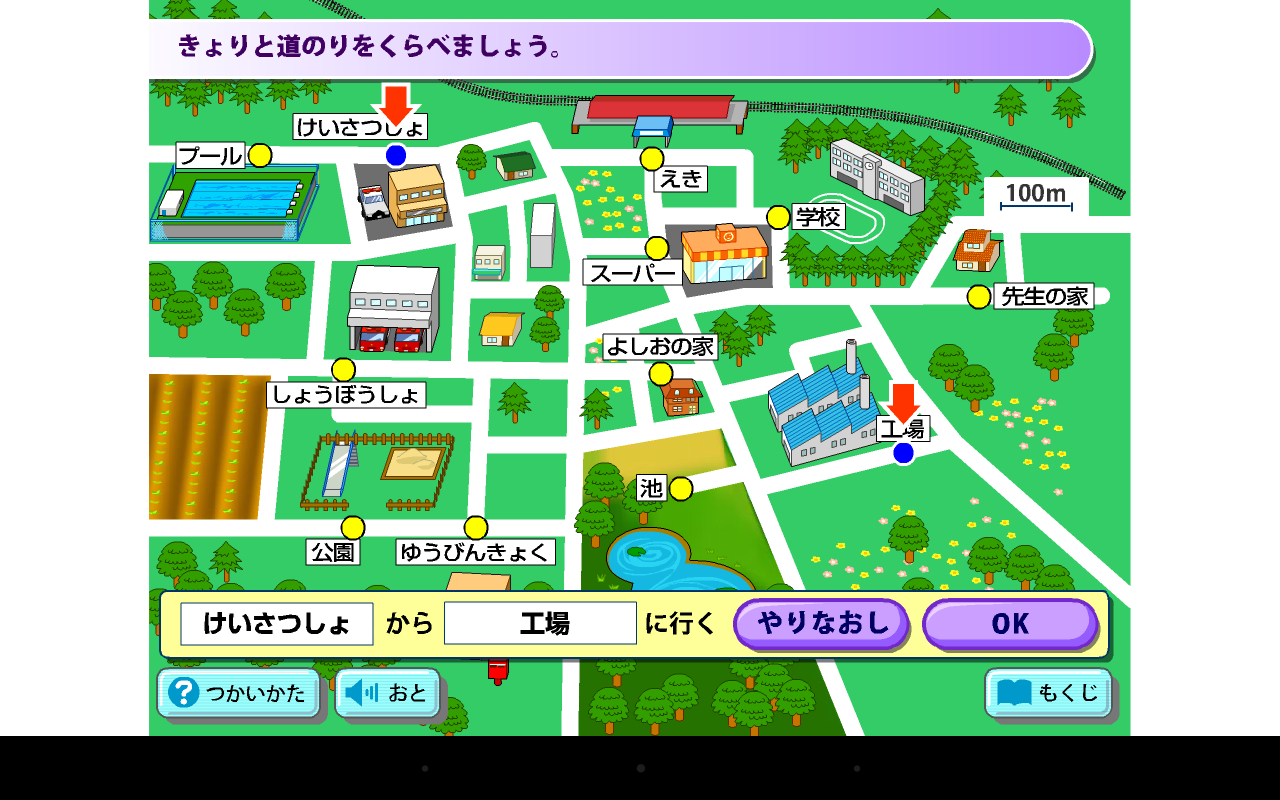1280x800 pixels.
Task: Click the red arrow above けいさつしょ
Action: click(397, 105)
